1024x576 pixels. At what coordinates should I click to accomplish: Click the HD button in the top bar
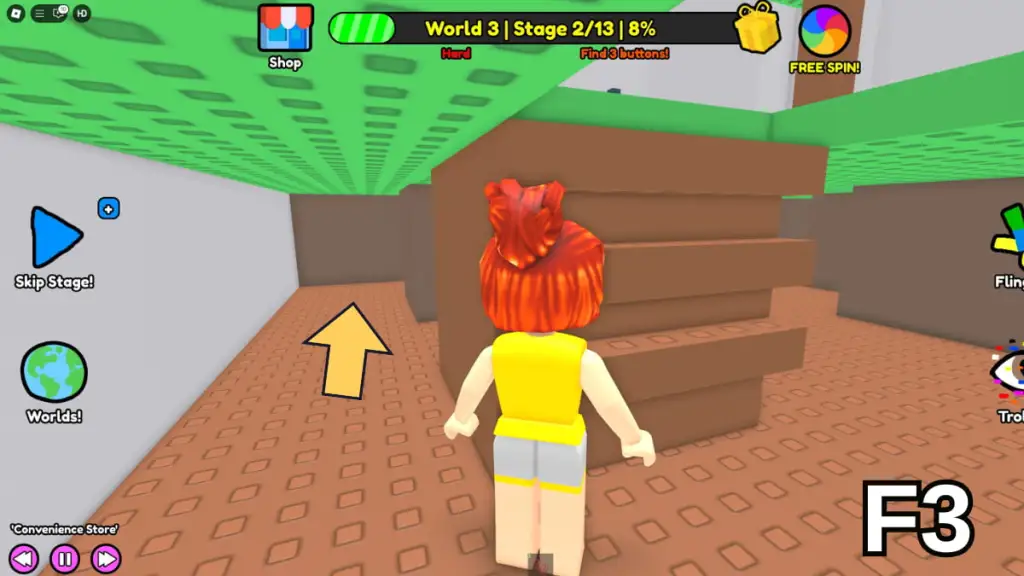pos(82,13)
